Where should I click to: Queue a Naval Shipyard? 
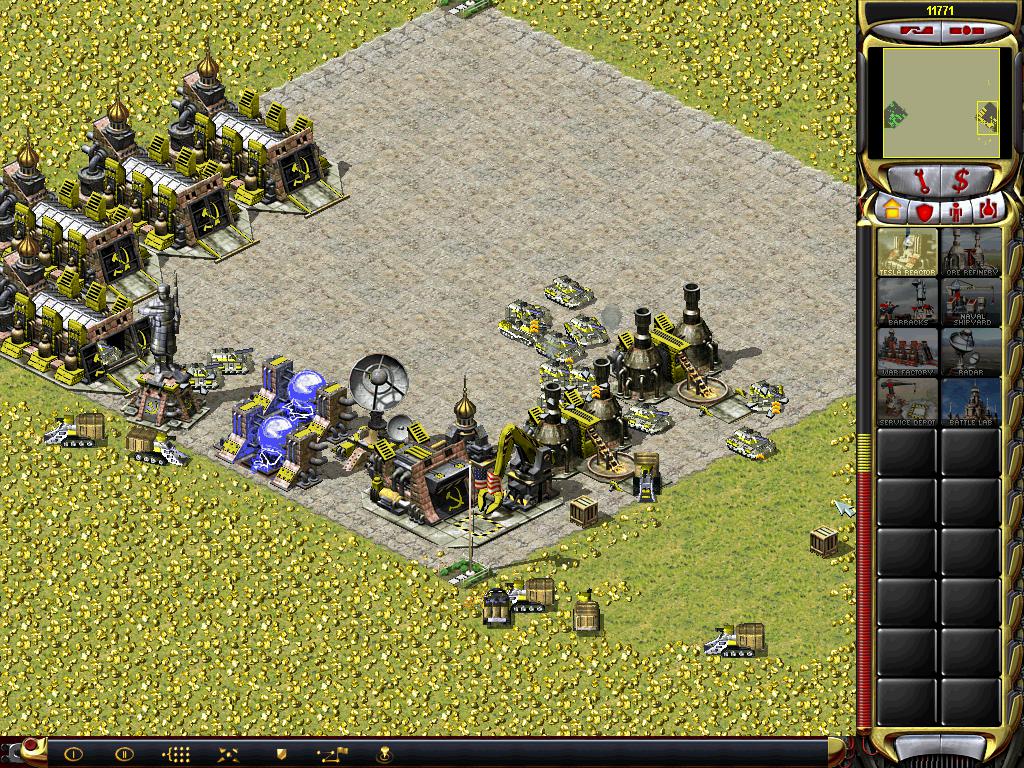click(x=970, y=302)
